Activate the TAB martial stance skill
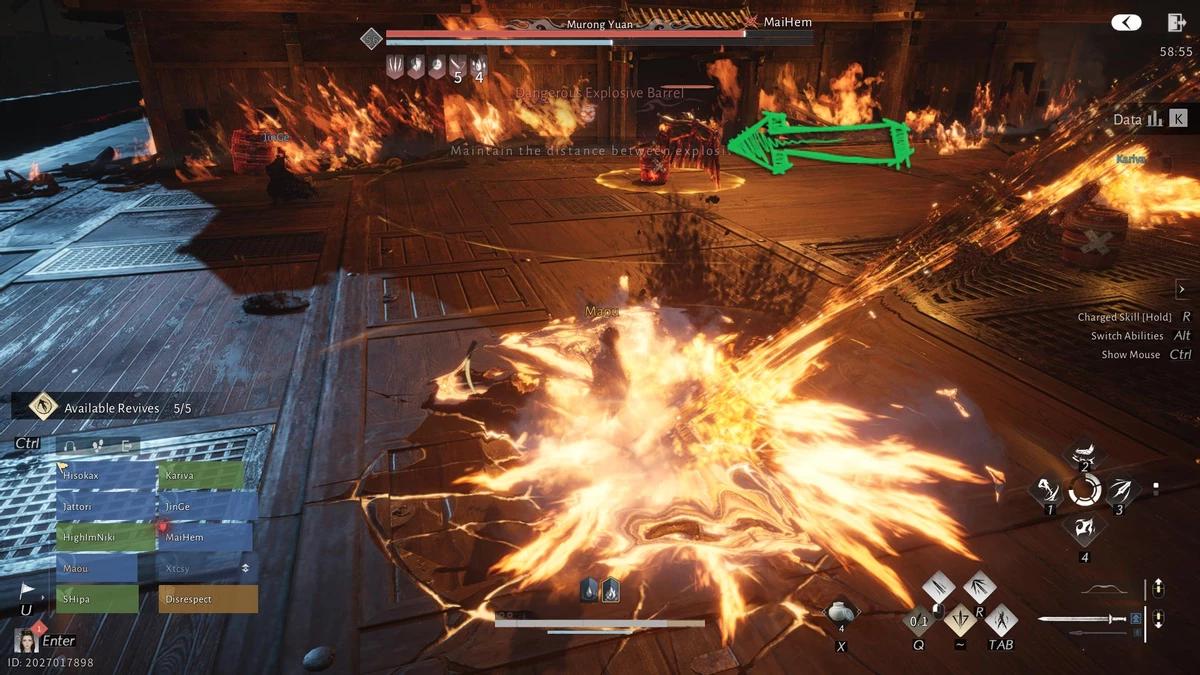The height and width of the screenshot is (675, 1200). pyautogui.click(x=1001, y=620)
